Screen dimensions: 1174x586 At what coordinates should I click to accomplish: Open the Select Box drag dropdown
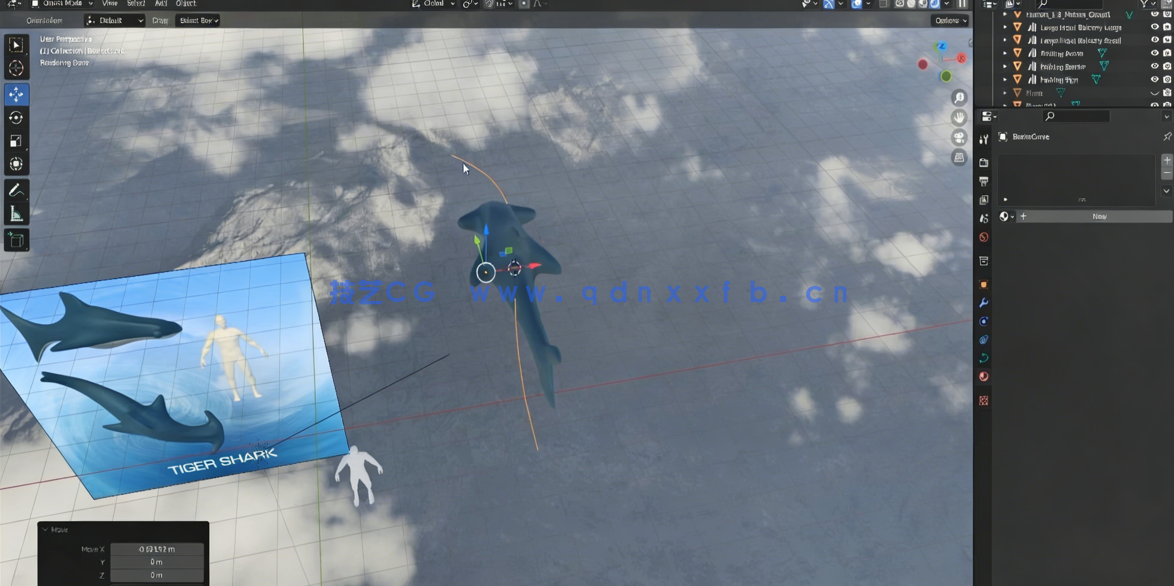pyautogui.click(x=198, y=20)
